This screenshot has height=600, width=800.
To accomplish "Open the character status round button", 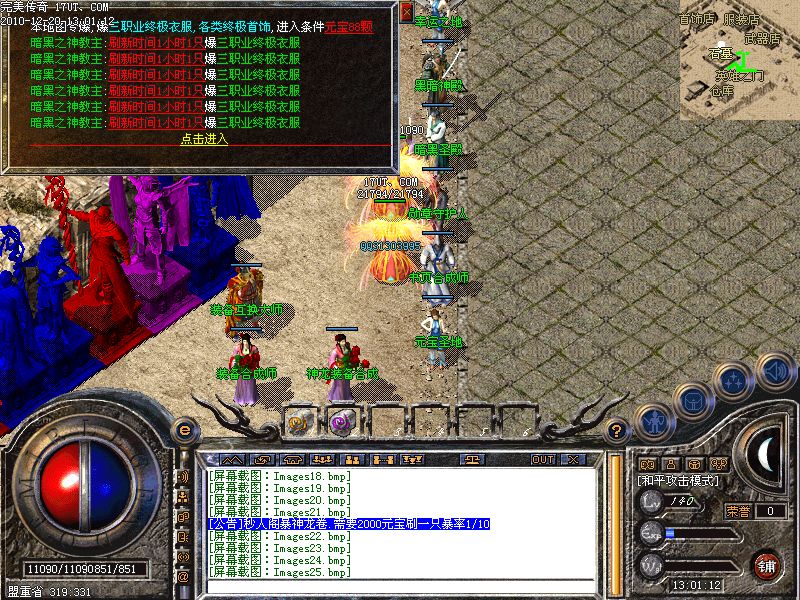I will tap(652, 422).
